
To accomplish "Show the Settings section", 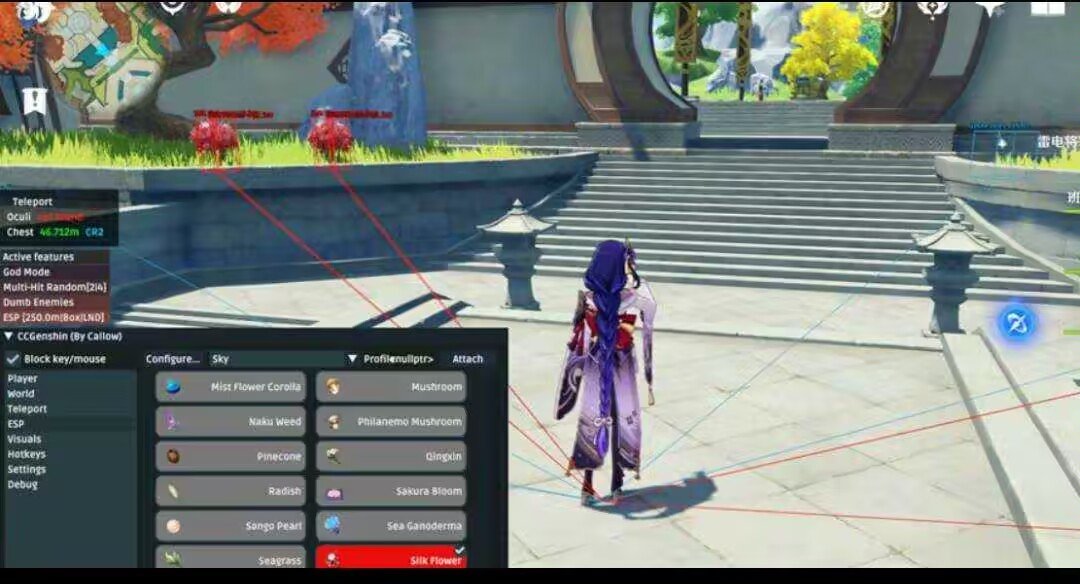I will (26, 469).
